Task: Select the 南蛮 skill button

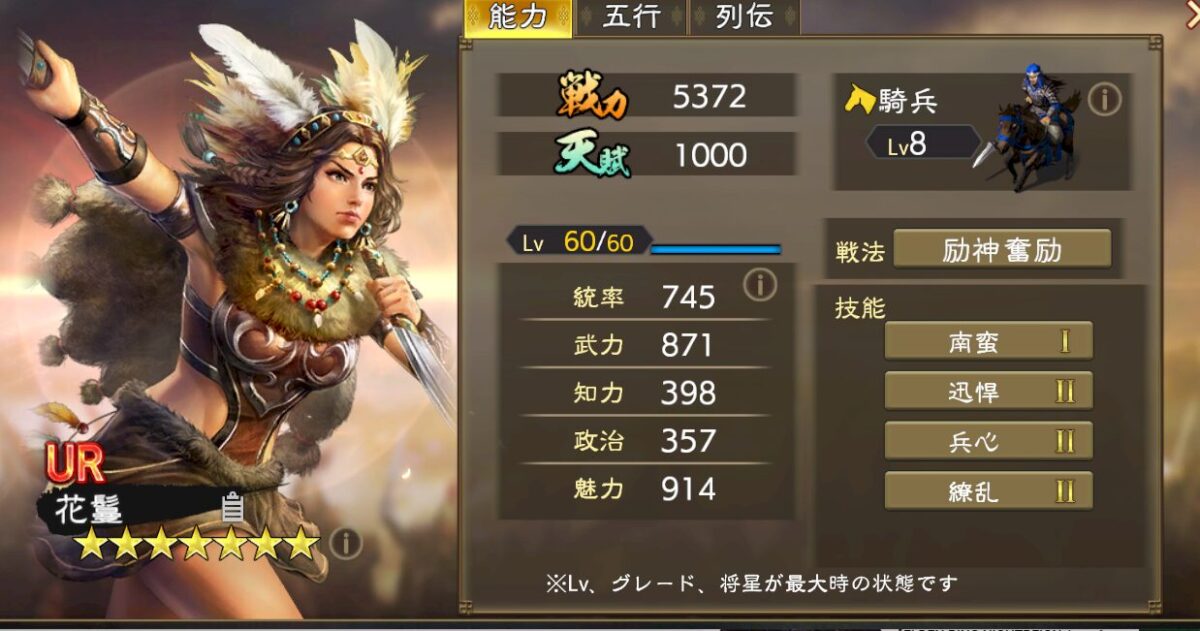Action: pyautogui.click(x=988, y=341)
